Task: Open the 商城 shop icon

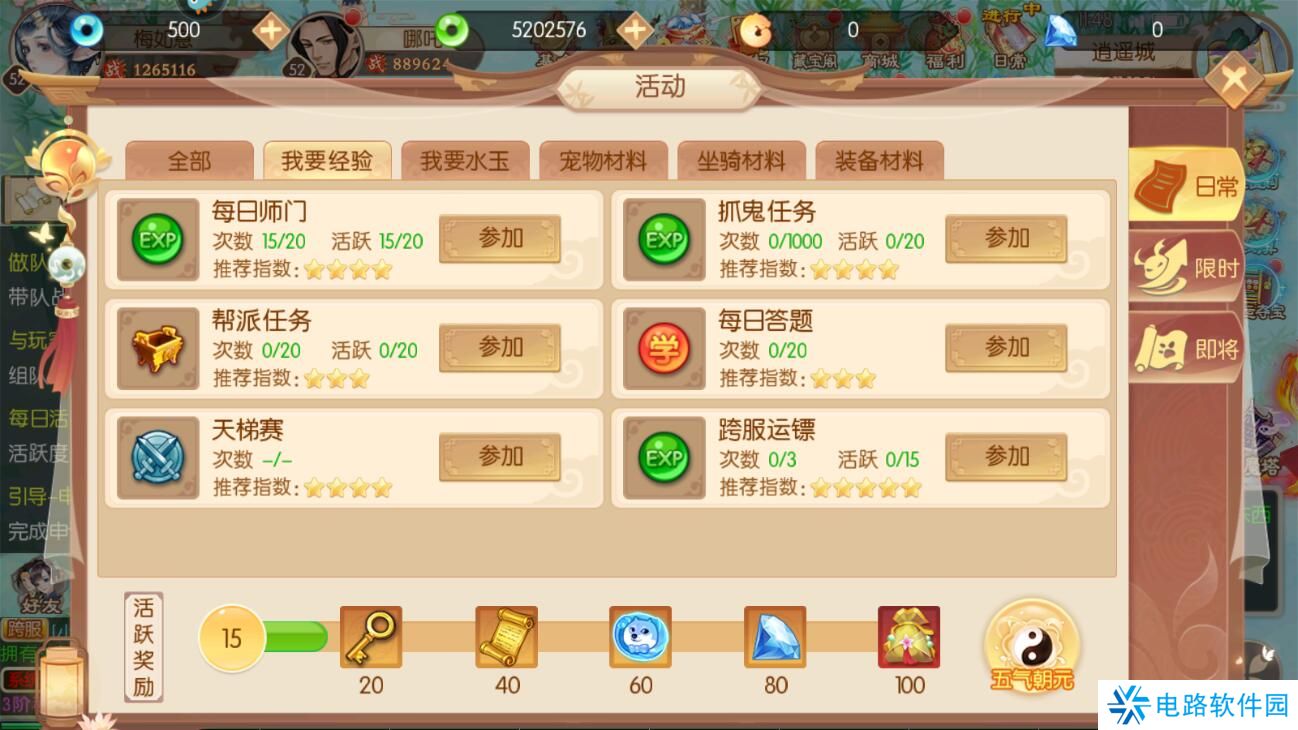Action: point(880,33)
